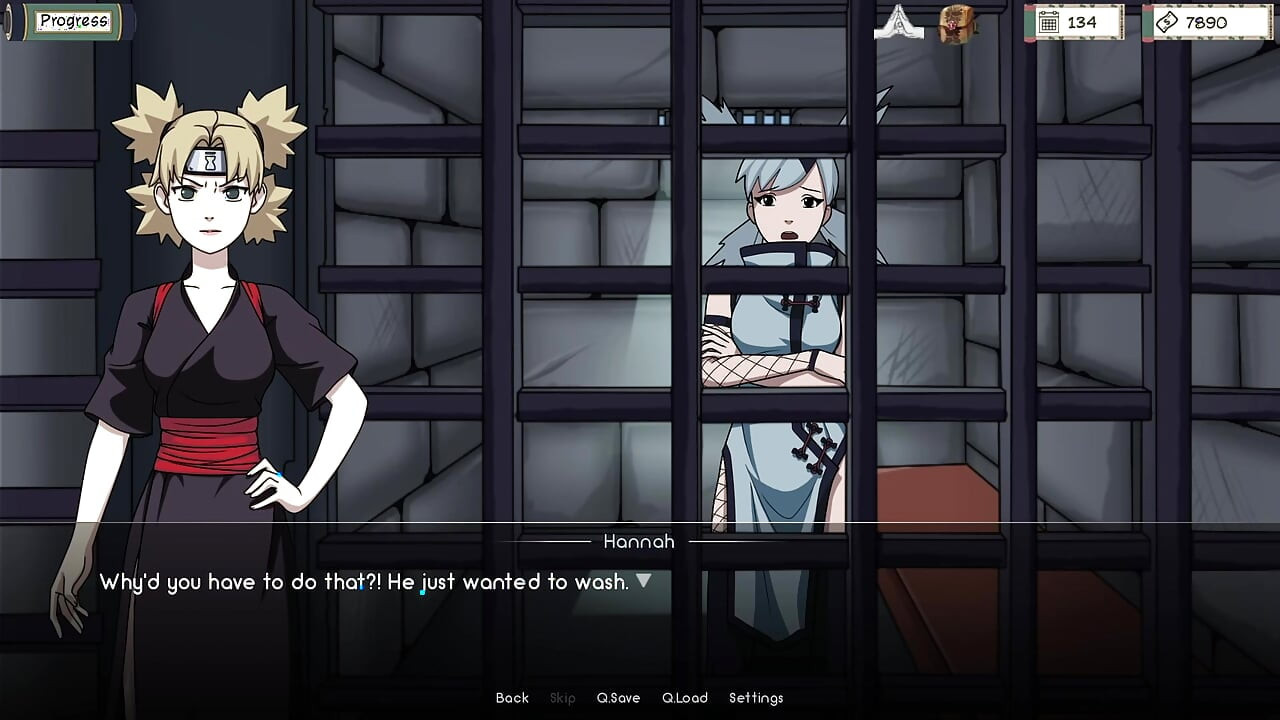Skip the dialogue with Skip button

(563, 698)
